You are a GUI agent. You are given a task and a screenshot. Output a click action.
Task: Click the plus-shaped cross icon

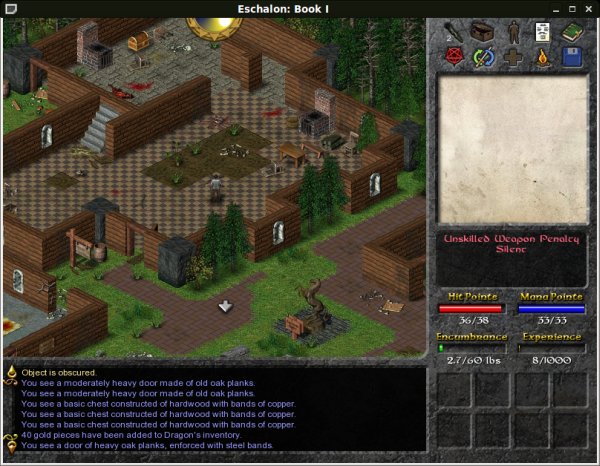point(513,57)
